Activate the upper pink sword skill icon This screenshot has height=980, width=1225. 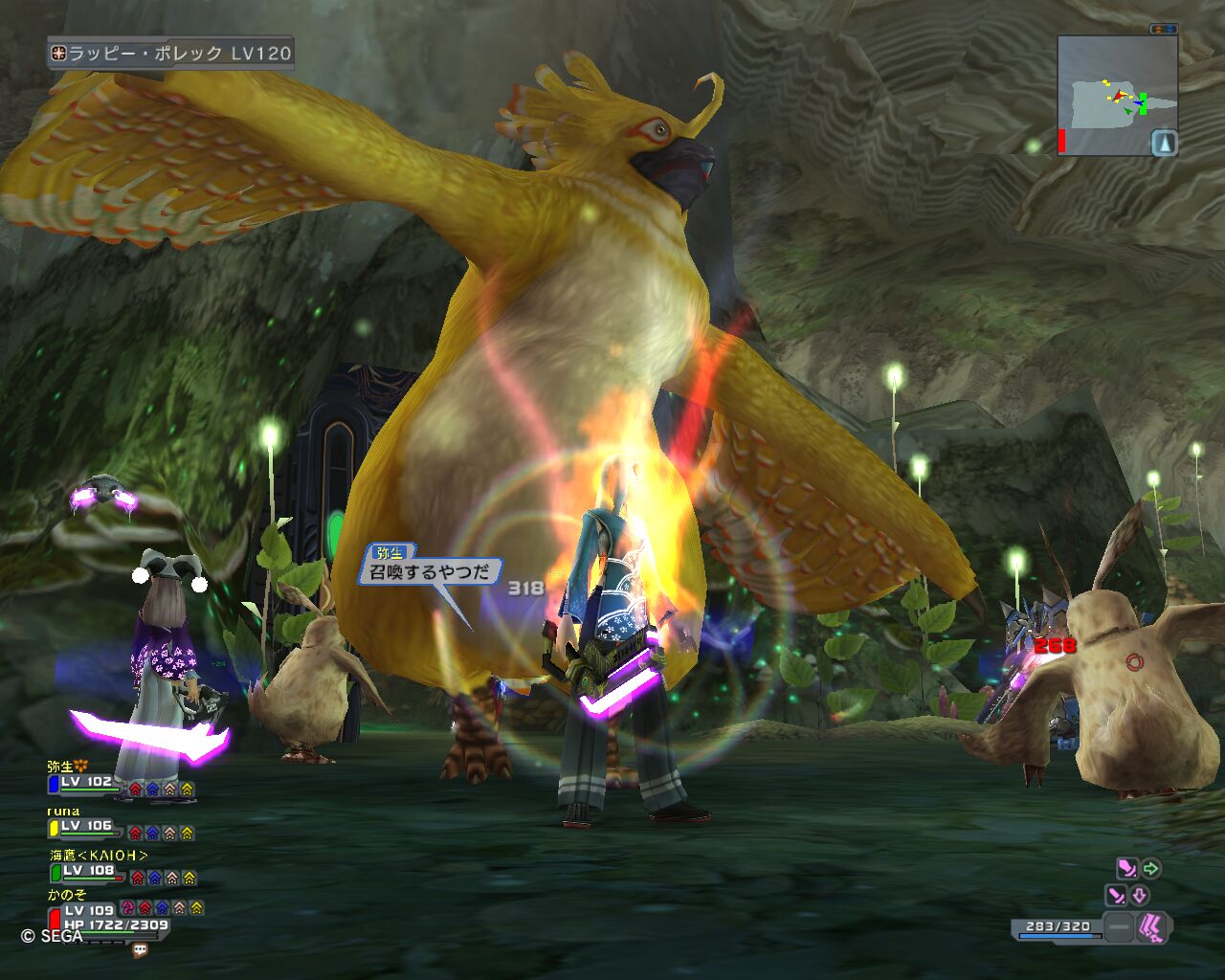(1126, 869)
